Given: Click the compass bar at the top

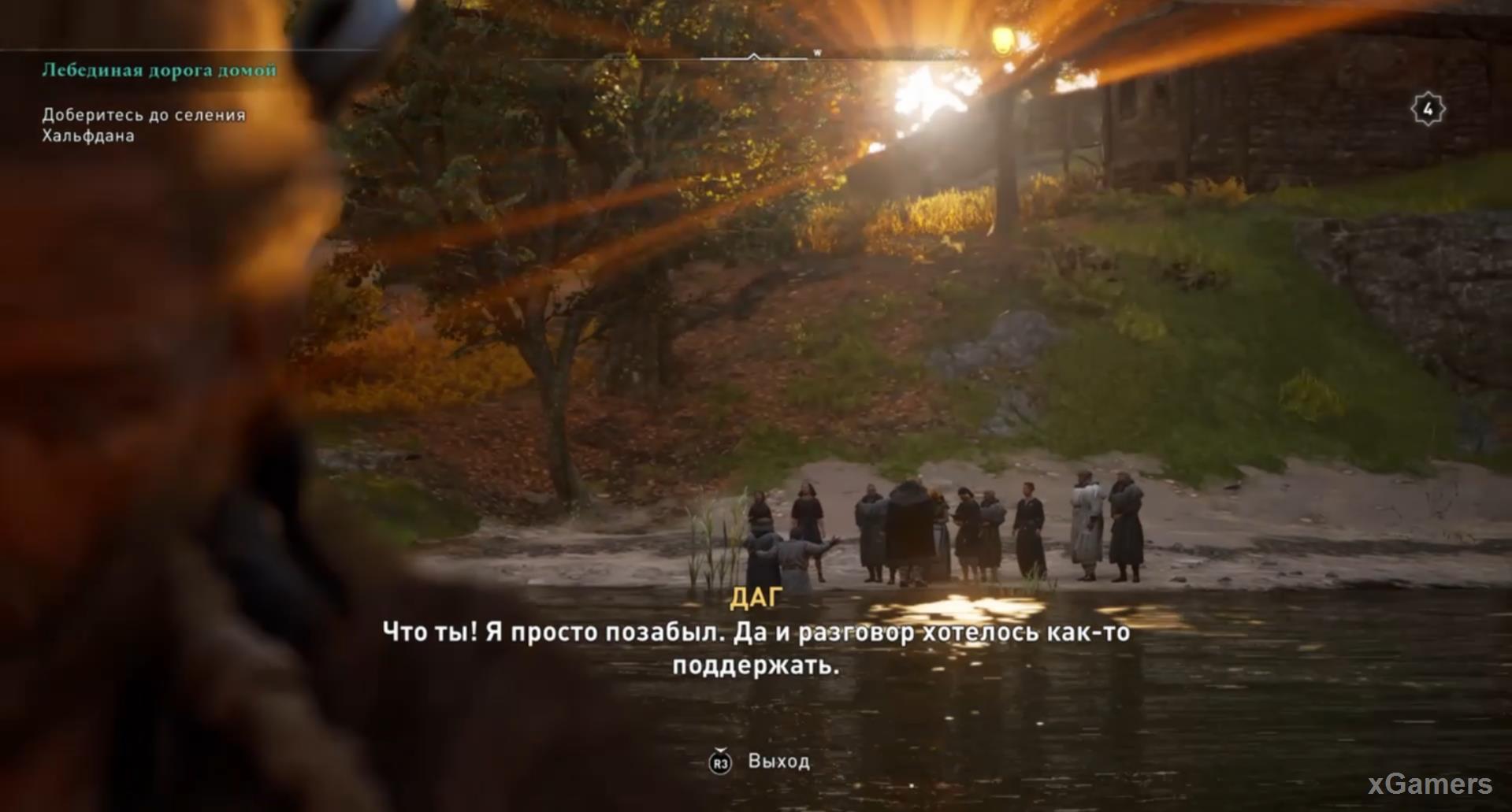Looking at the screenshot, I should [754, 57].
